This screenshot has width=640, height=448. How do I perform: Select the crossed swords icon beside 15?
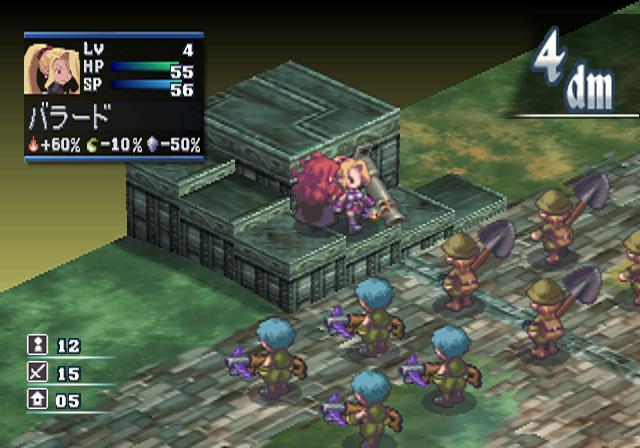click(x=37, y=374)
